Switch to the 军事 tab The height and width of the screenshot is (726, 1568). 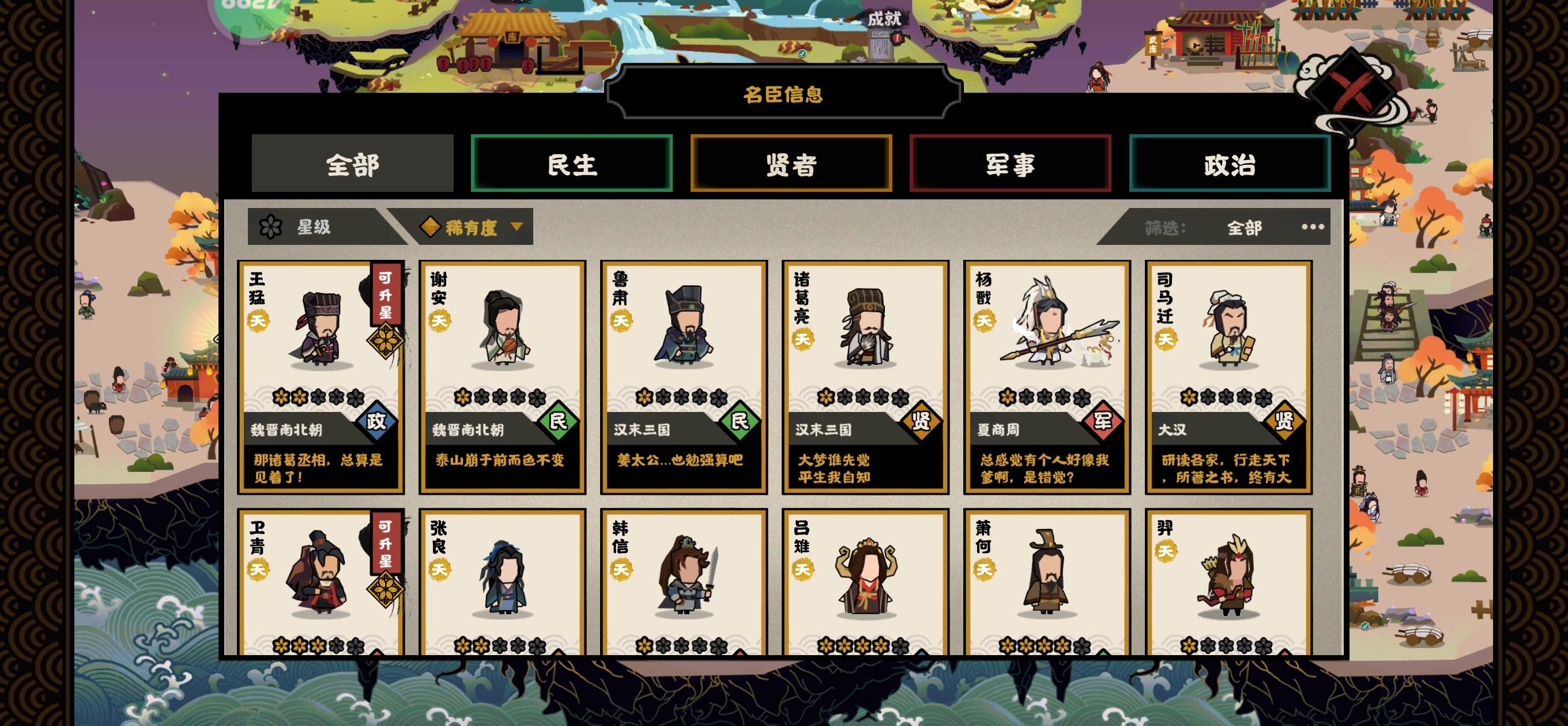[x=1010, y=162]
